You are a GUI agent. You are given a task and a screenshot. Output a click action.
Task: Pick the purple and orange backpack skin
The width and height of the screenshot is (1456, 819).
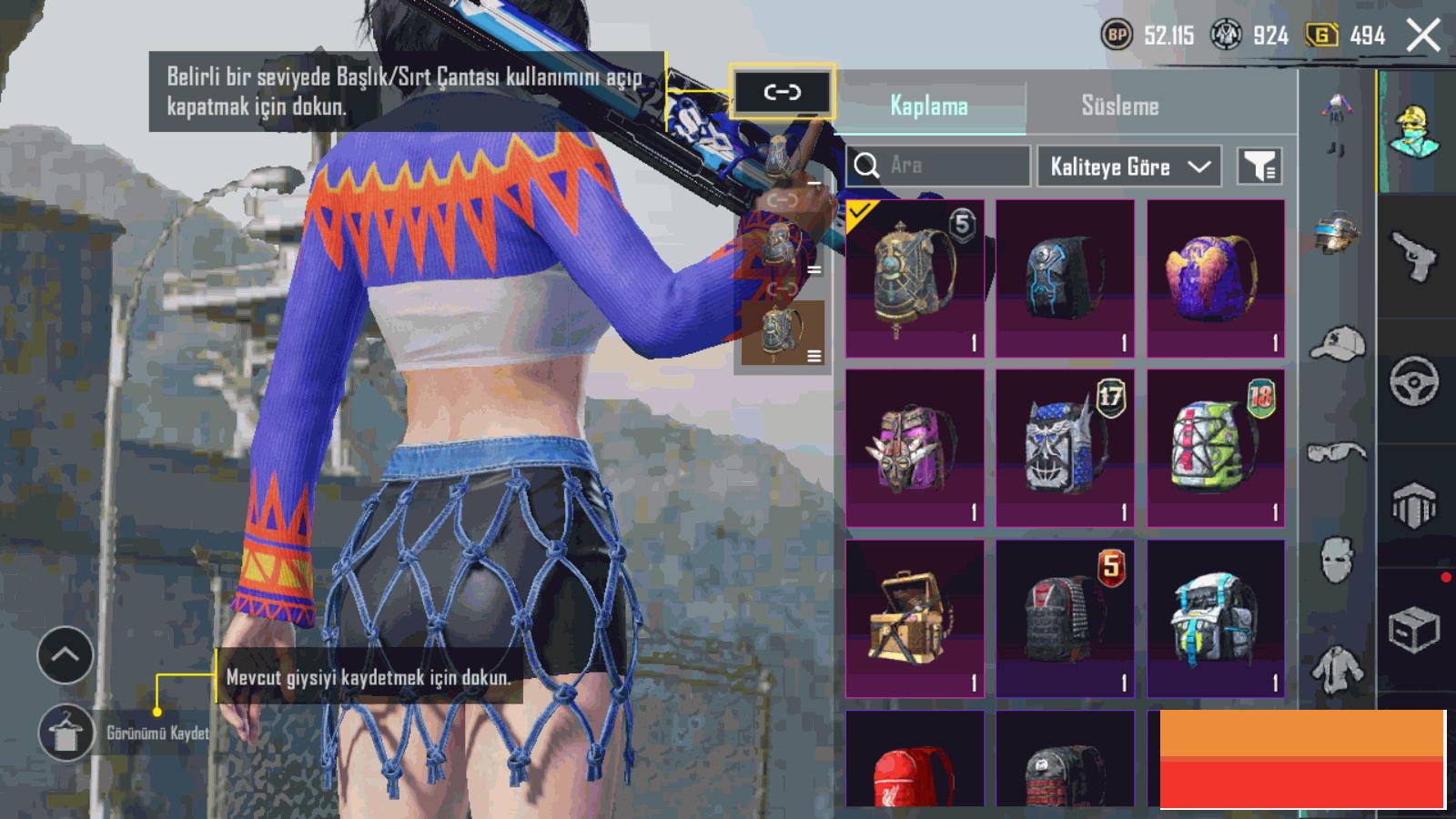[x=1216, y=278]
